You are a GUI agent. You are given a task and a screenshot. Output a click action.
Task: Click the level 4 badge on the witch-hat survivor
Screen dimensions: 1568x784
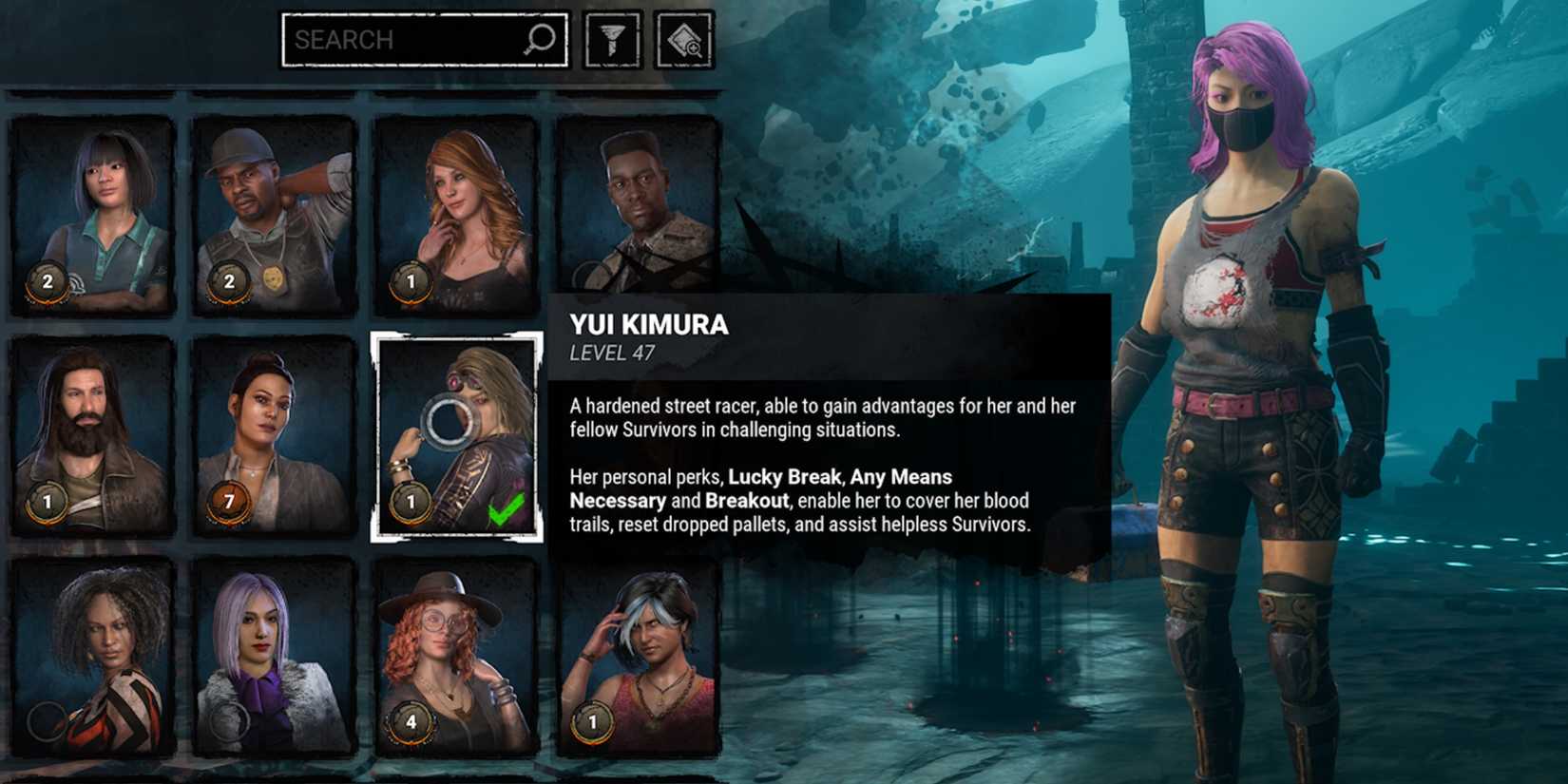[x=410, y=722]
